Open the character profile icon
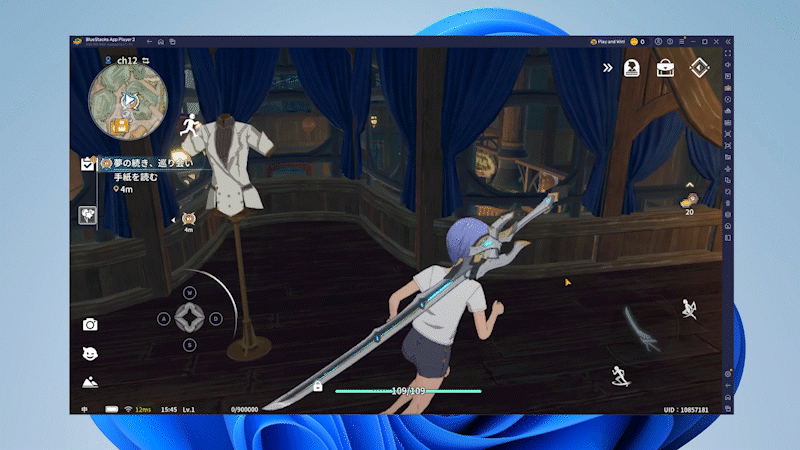800x450 pixels. pos(632,68)
